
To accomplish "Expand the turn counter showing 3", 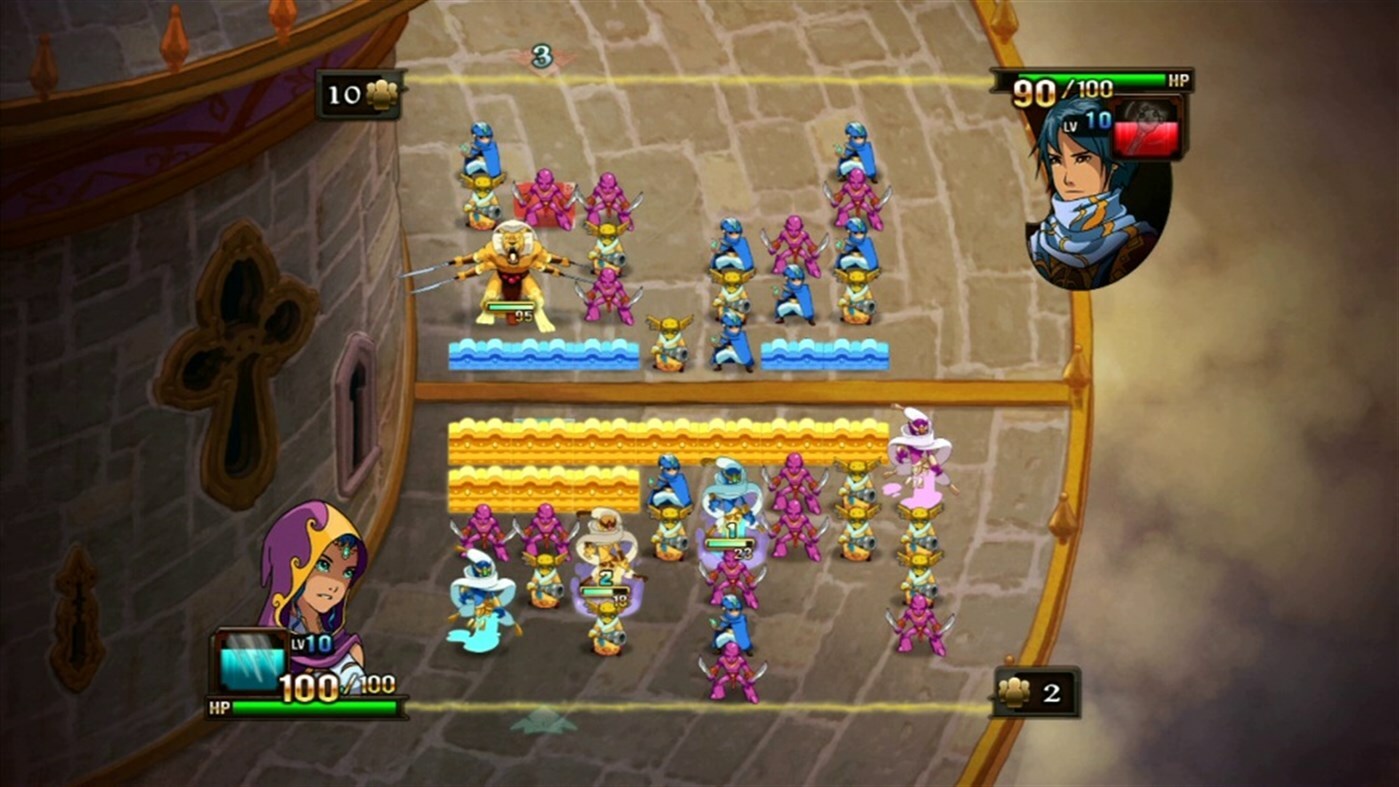I will (541, 55).
